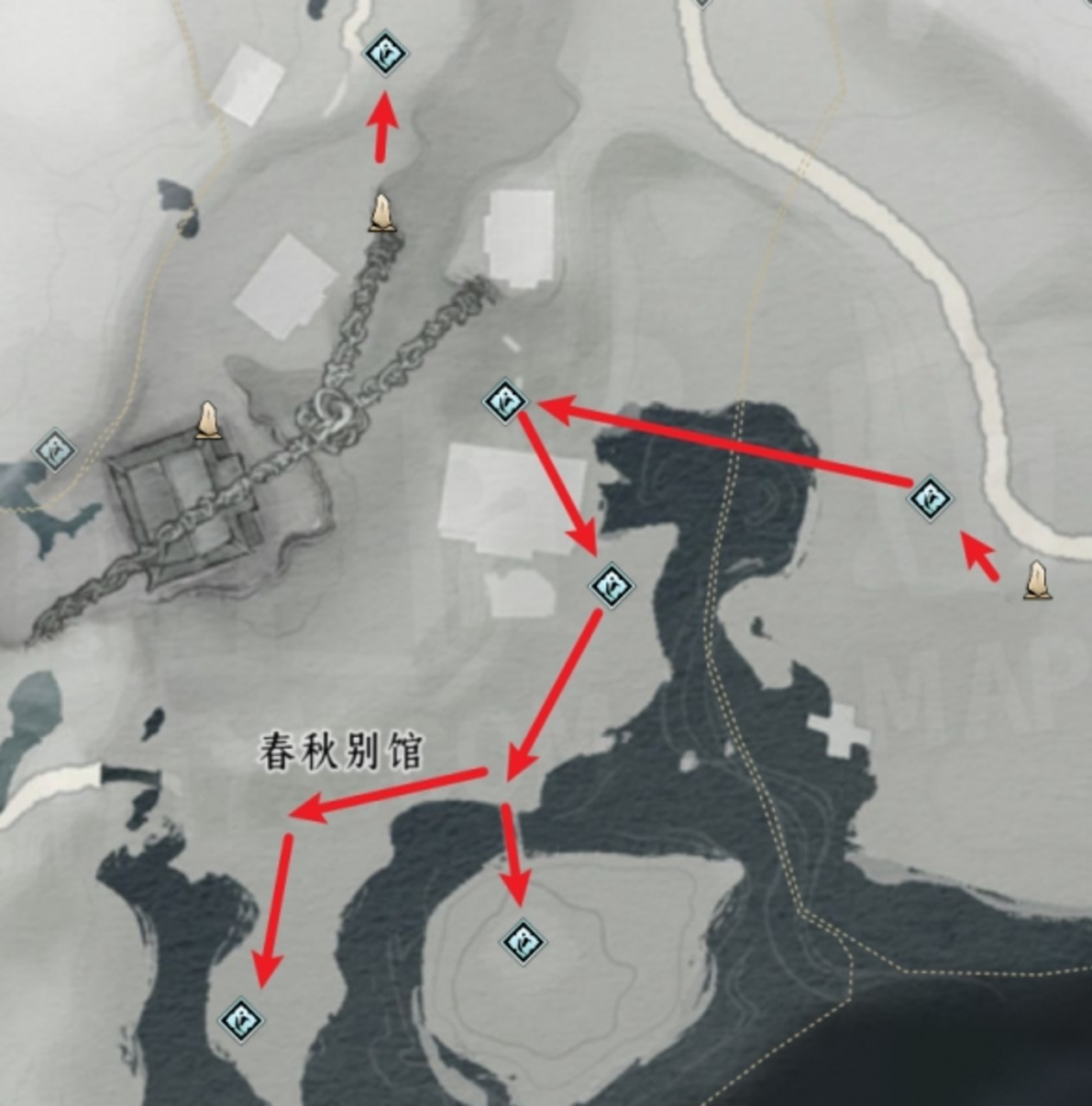Image resolution: width=1092 pixels, height=1106 pixels.
Task: Choose the stone marker beside the square fortress
Action: click(206, 421)
